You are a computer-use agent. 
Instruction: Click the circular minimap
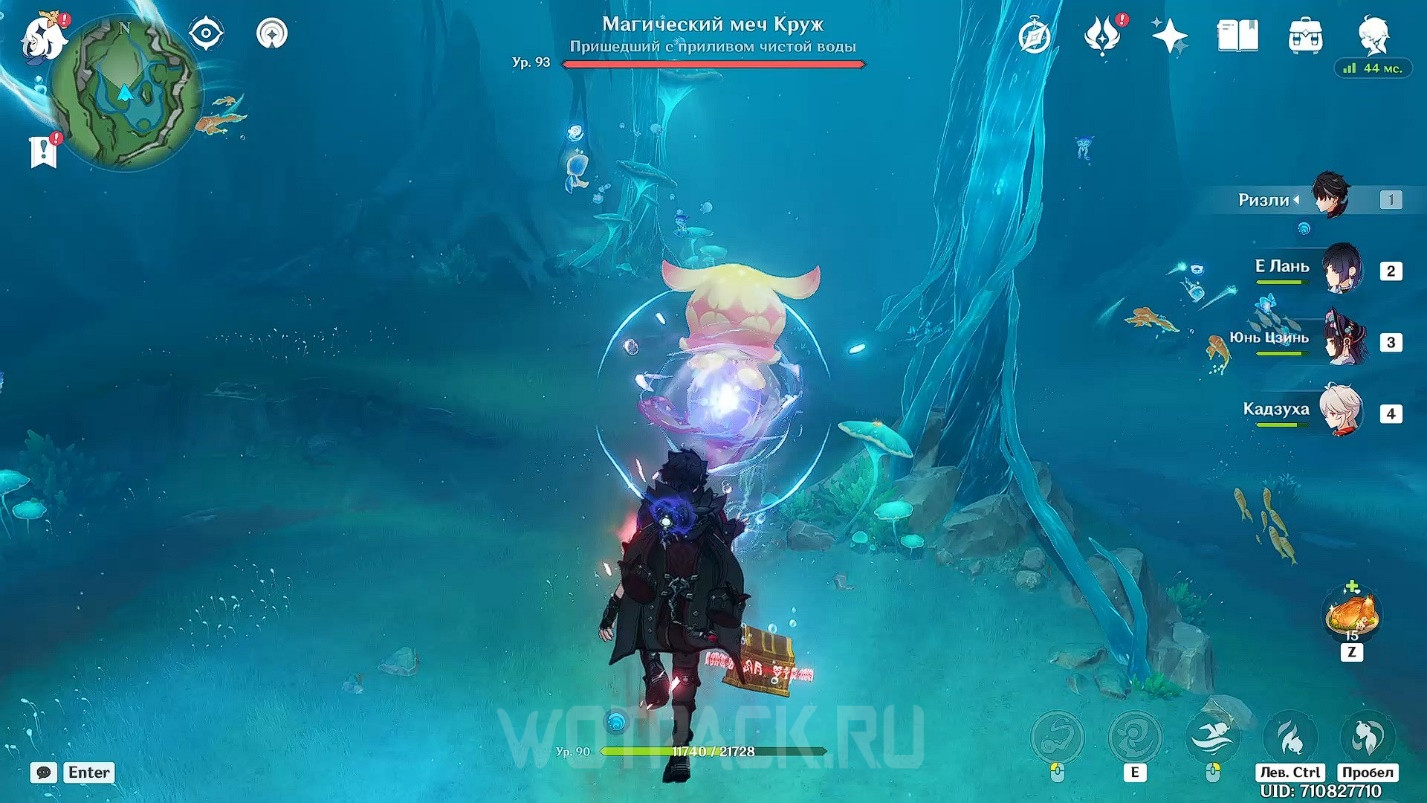pos(125,92)
